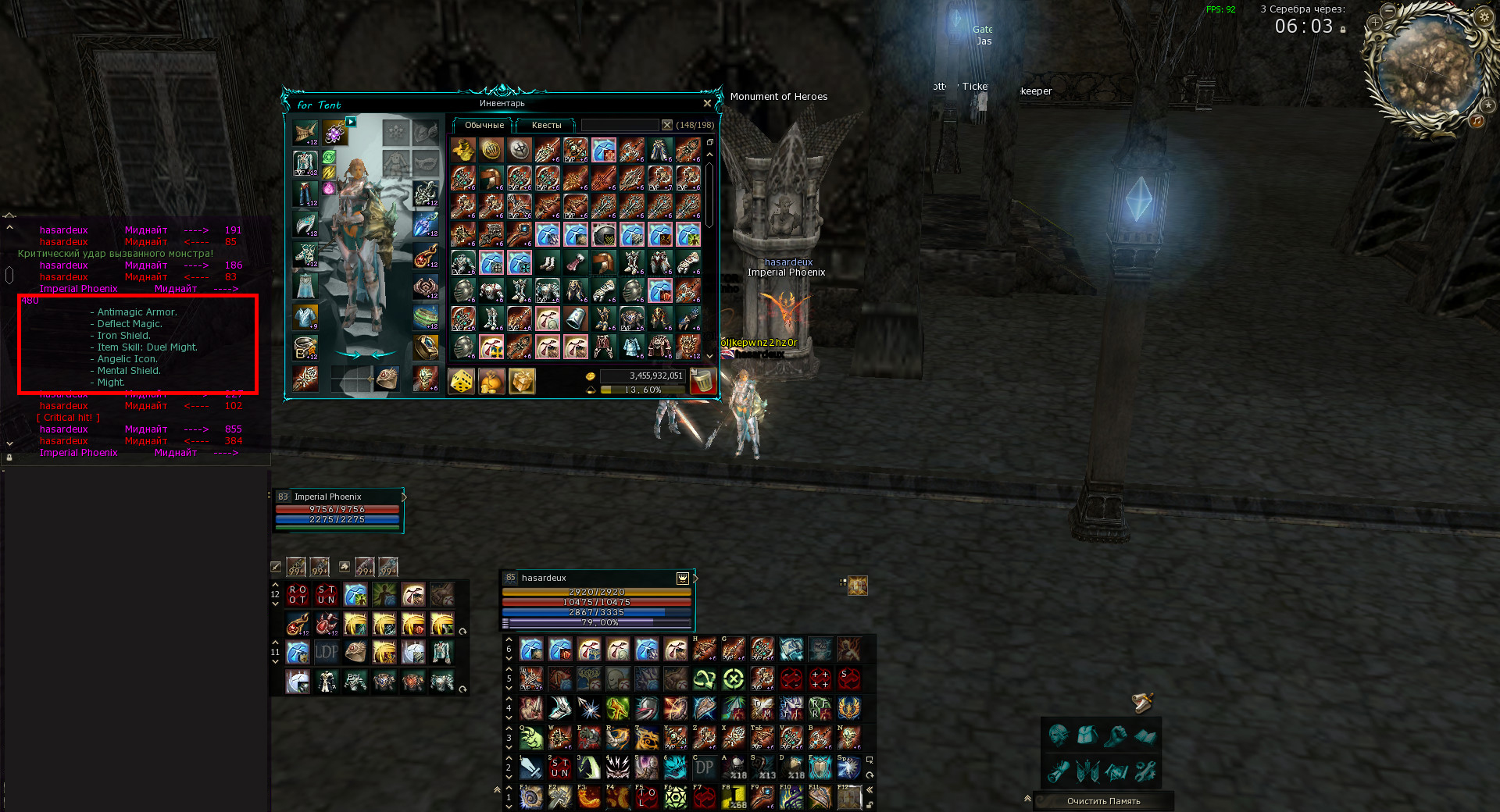Viewport: 1500px width, 812px height.
Task: Open the open-book skills menu icon
Action: pos(1145,735)
